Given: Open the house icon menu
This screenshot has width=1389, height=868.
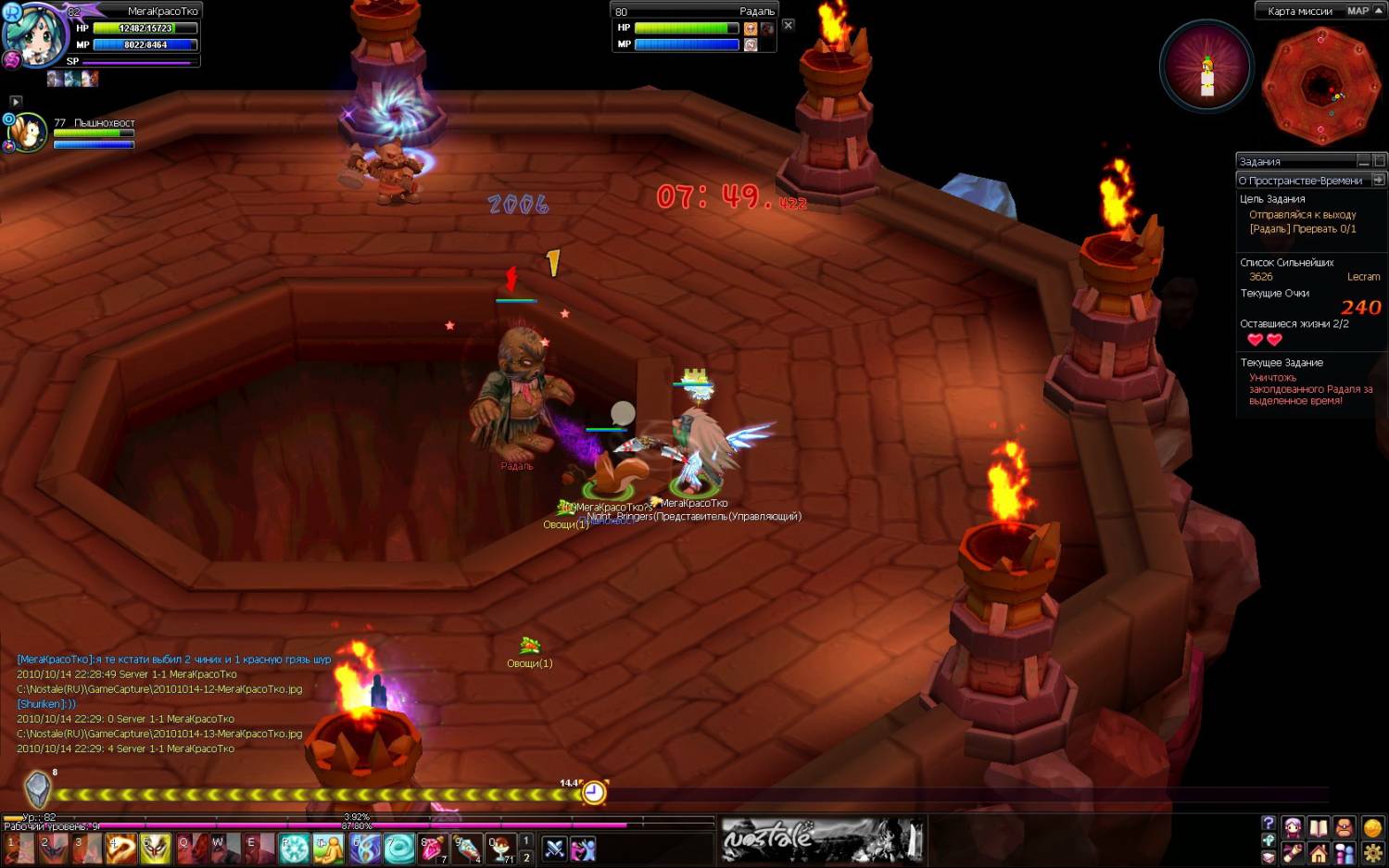Looking at the screenshot, I should [x=1319, y=853].
